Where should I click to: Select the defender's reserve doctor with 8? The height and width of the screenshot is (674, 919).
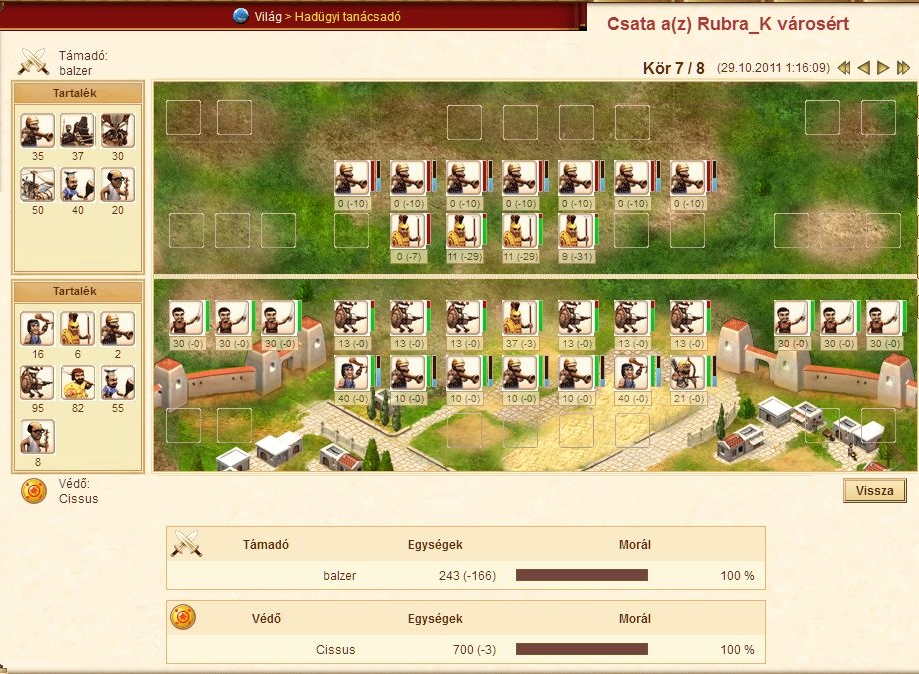point(37,437)
